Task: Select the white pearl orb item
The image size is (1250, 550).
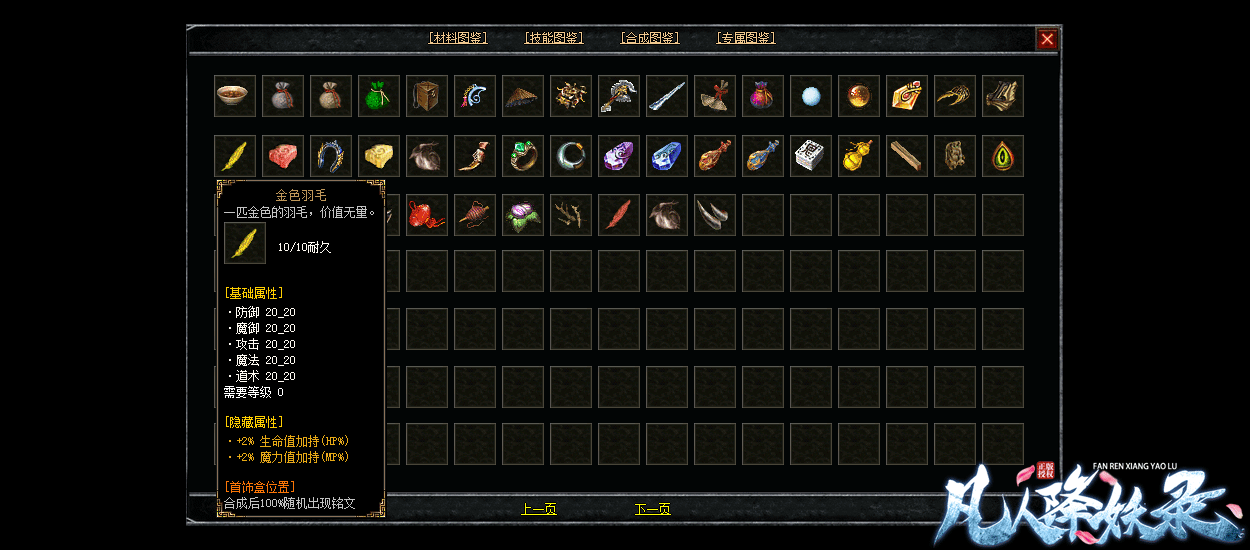Action: (x=811, y=96)
